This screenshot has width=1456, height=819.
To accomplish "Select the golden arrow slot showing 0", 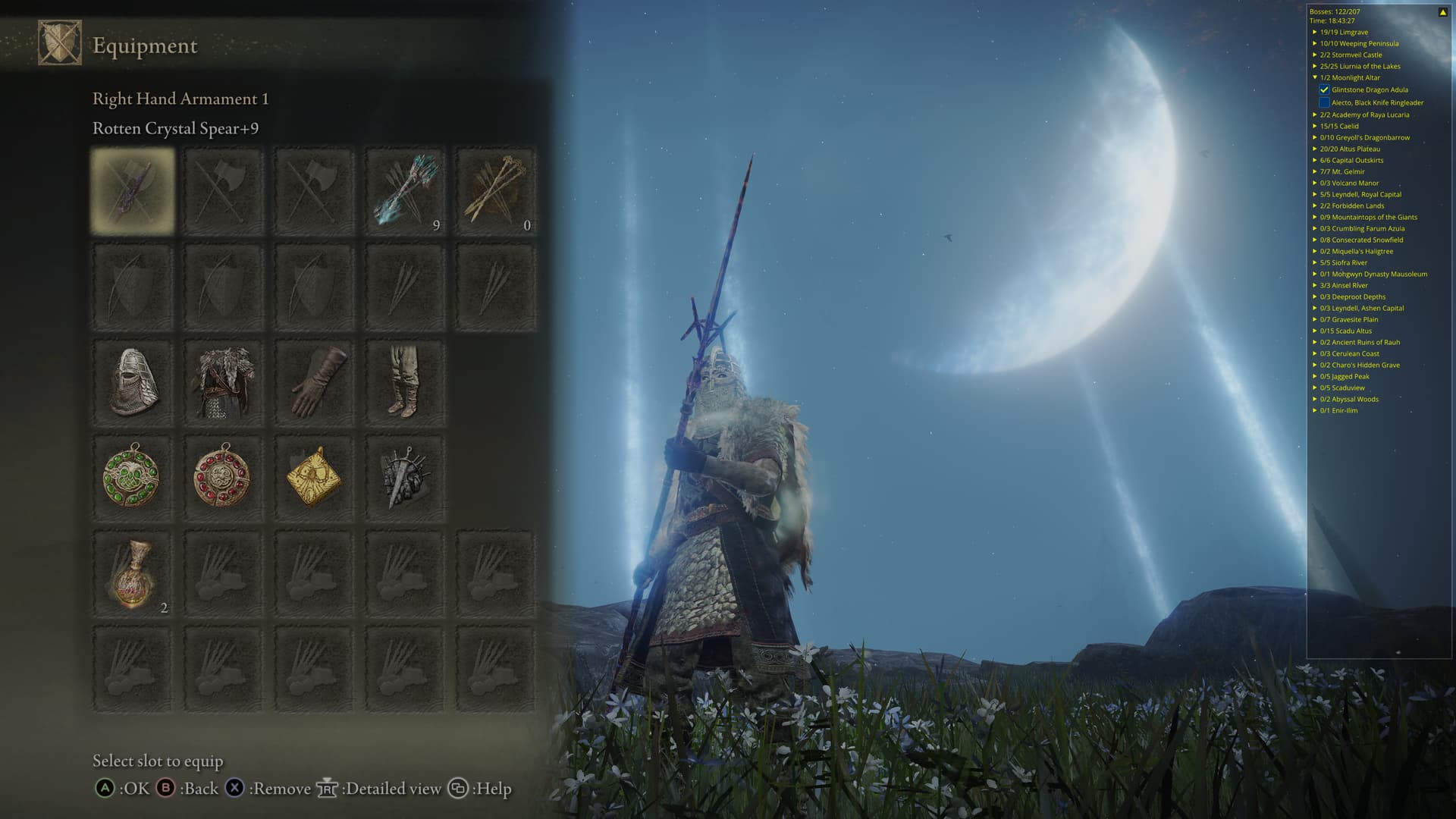I will (495, 191).
